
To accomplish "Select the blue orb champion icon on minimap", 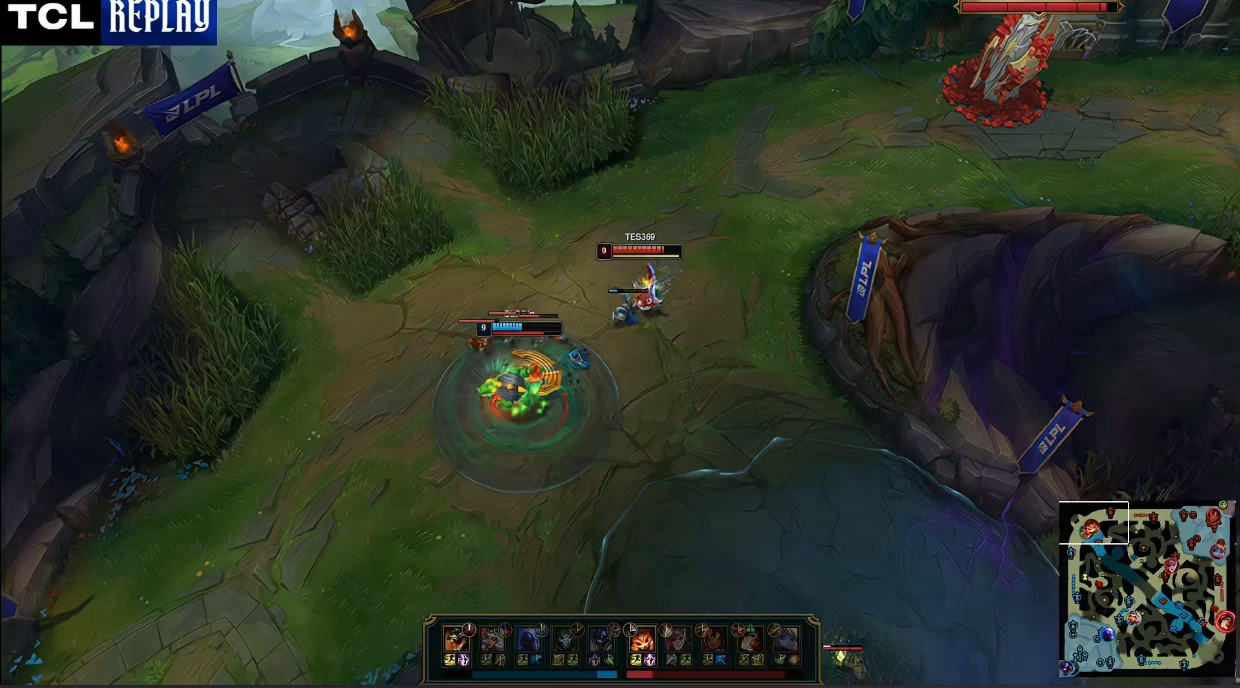I will pyautogui.click(x=1108, y=633).
